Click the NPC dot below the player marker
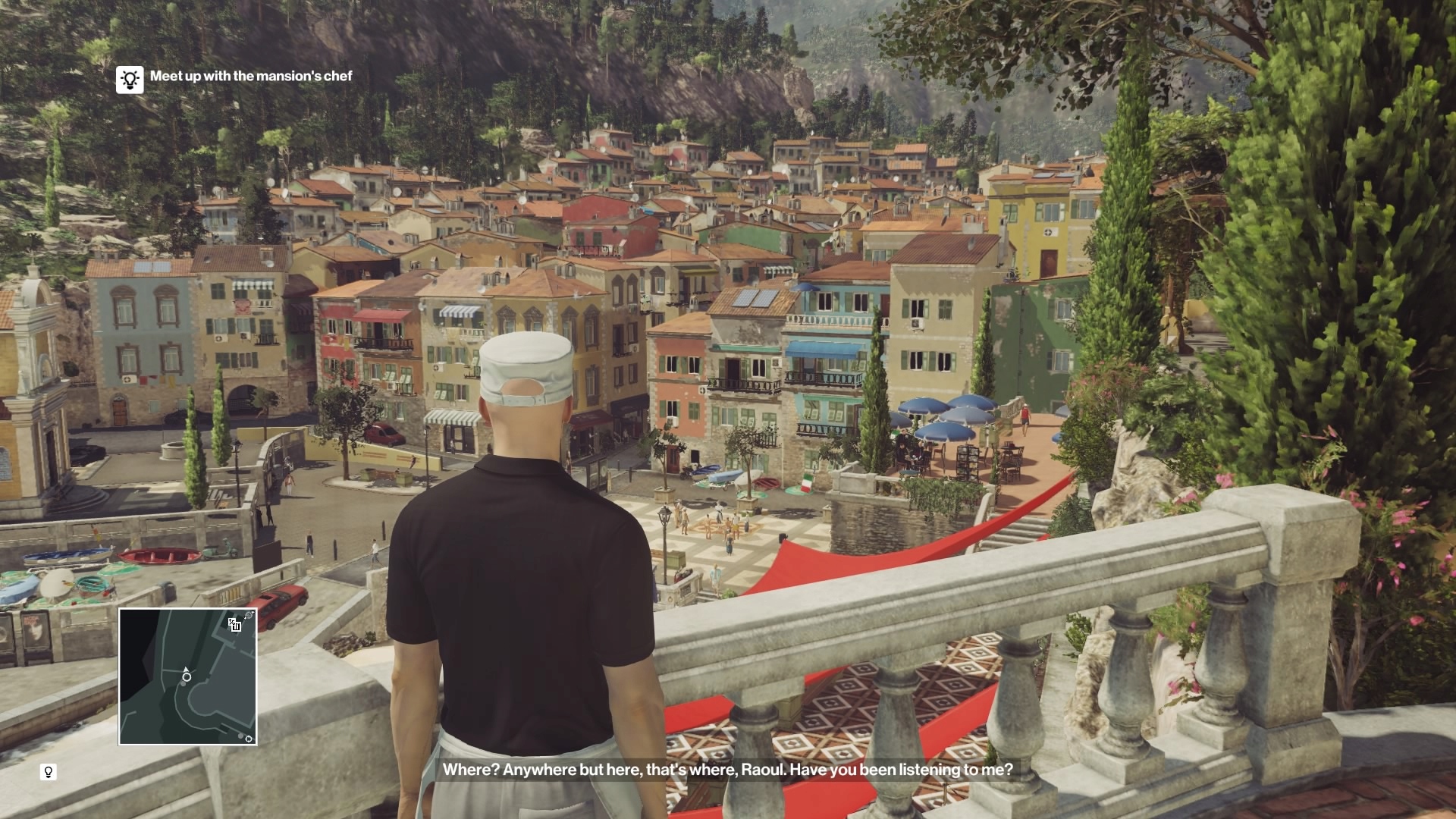Viewport: 1456px width, 819px height. 183,683
